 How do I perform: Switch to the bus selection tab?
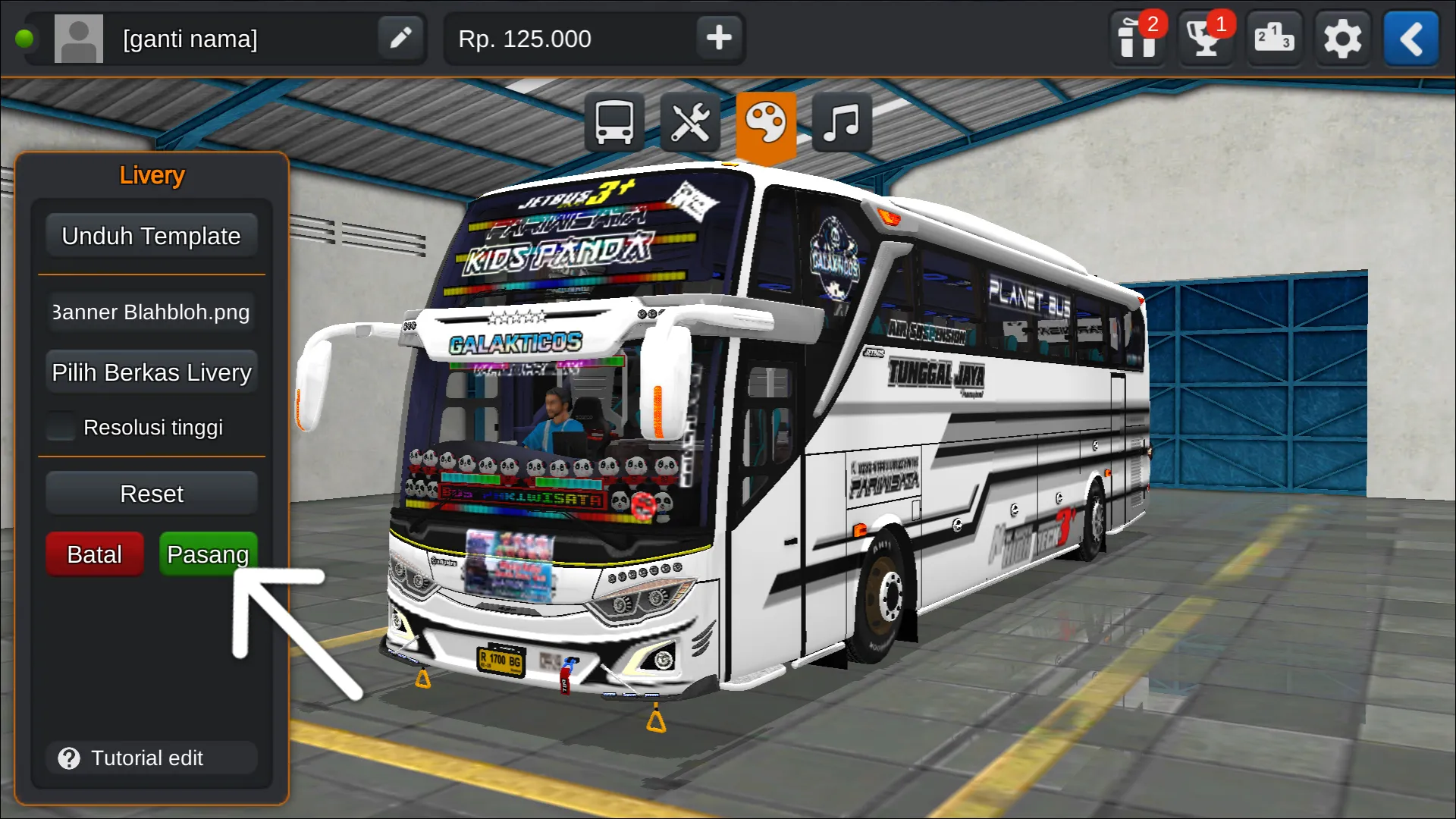(x=614, y=123)
